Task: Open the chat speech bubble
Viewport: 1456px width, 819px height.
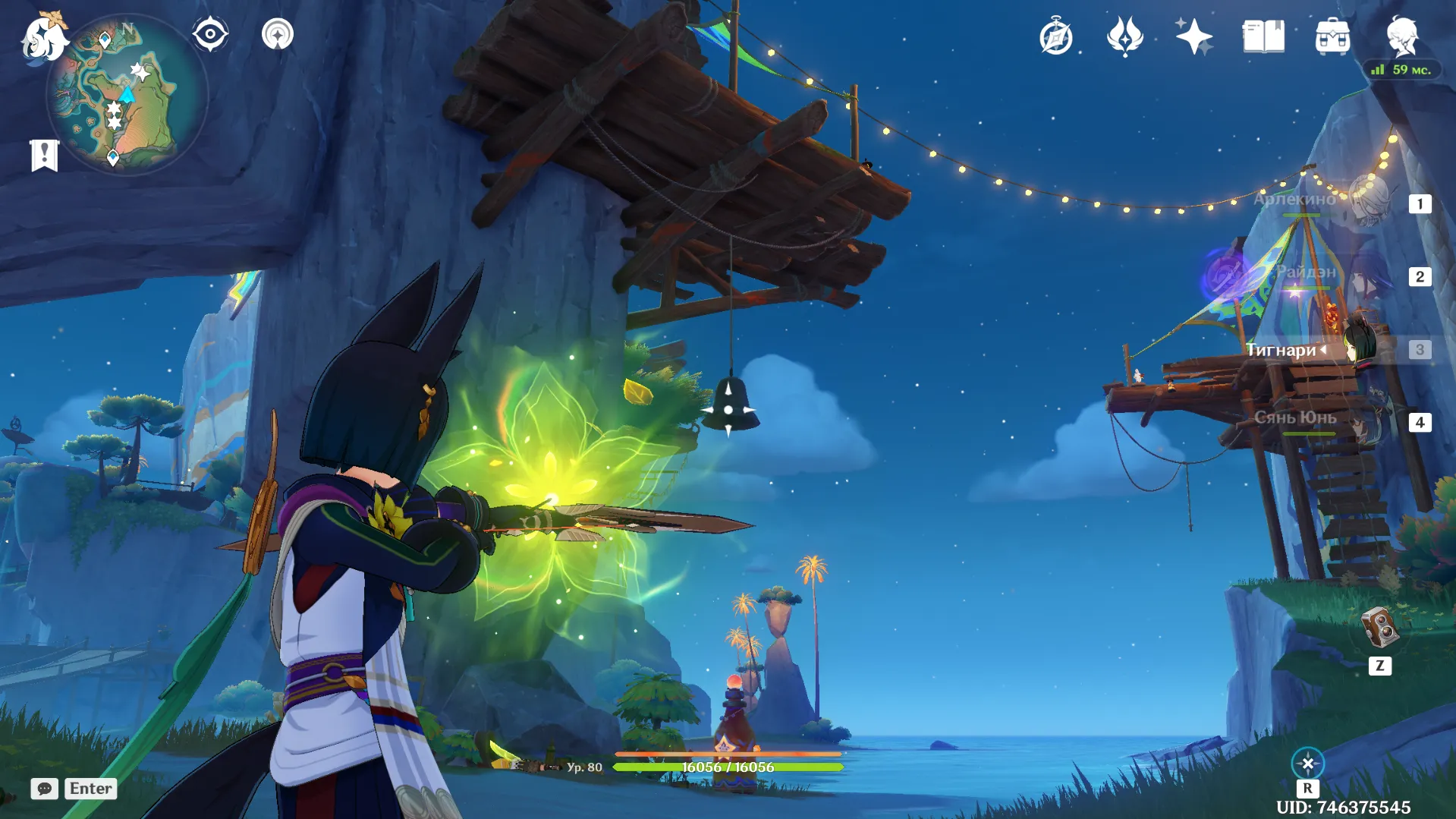Action: coord(45,789)
